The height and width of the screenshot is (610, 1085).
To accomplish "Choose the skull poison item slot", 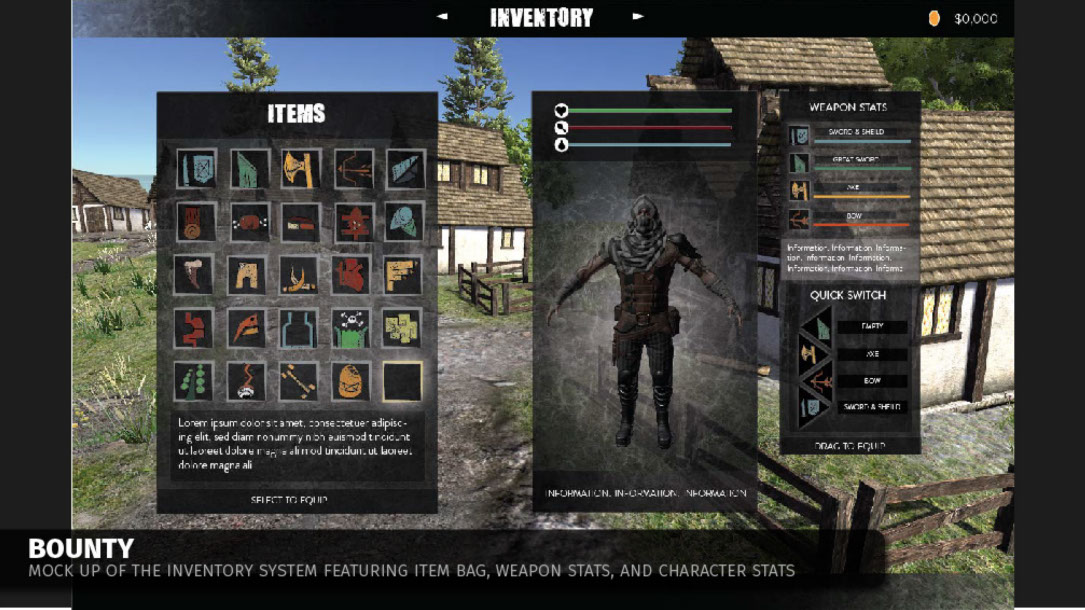I will point(353,328).
